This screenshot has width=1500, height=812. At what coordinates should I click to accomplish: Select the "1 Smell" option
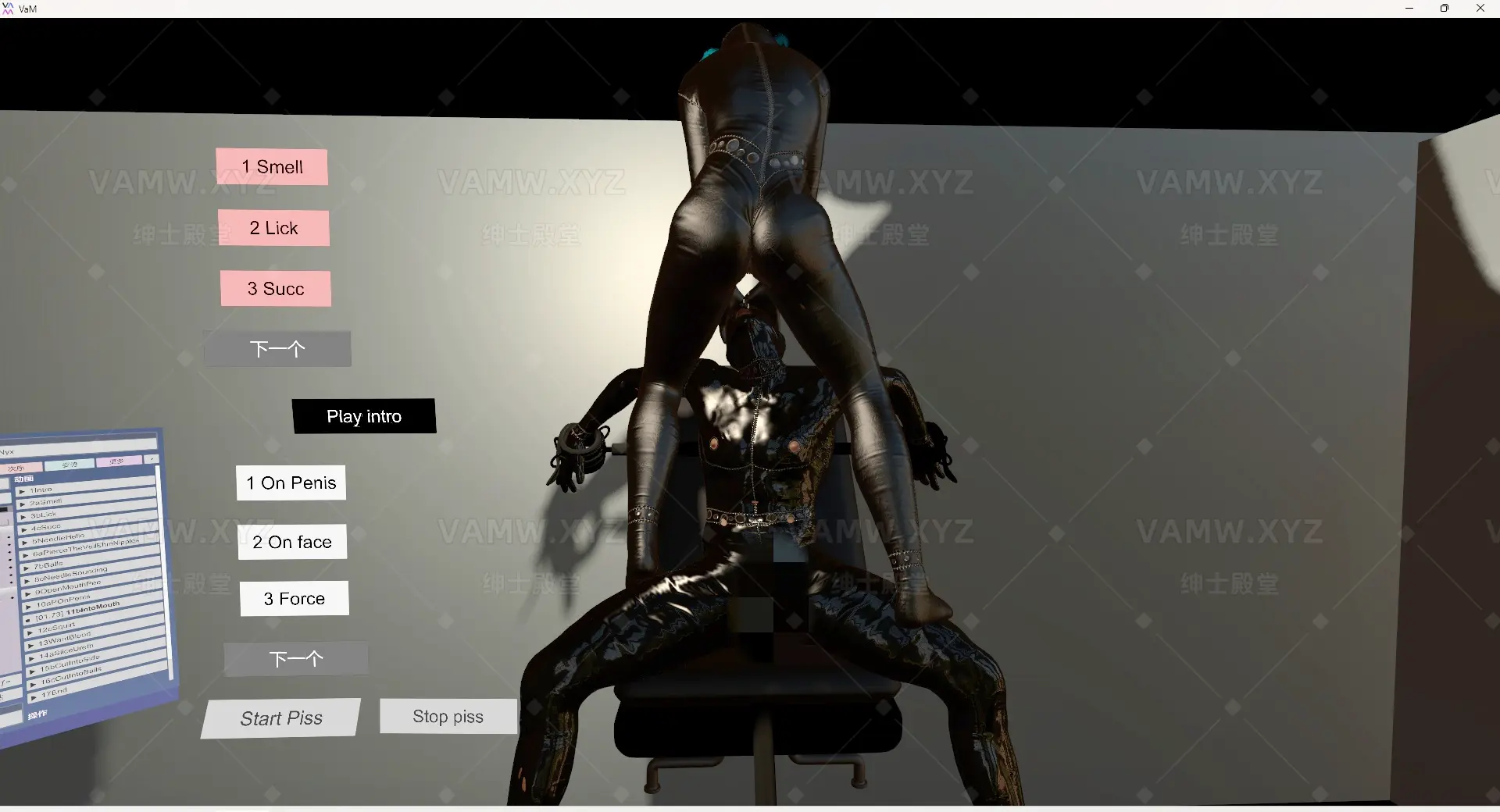(271, 166)
